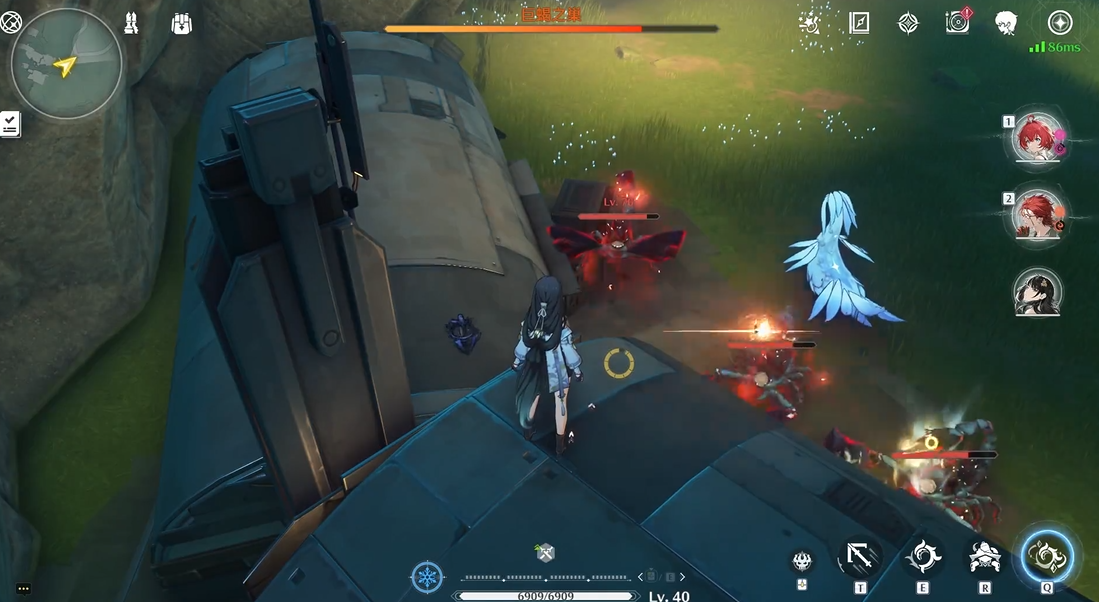Switch to party member 2
1099x602 pixels.
click(x=1037, y=214)
